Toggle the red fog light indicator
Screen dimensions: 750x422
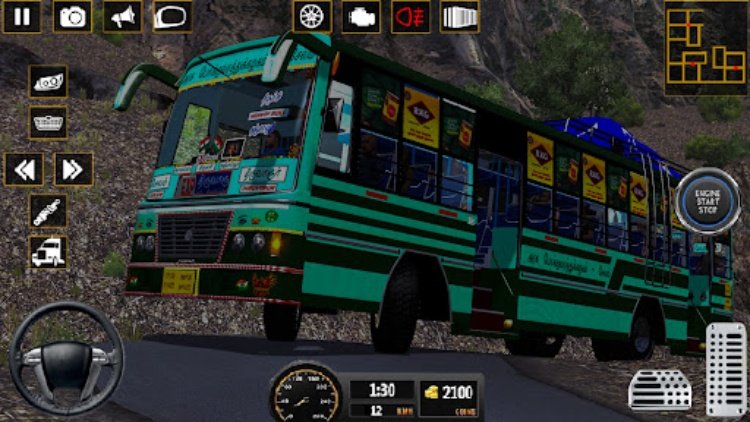pyautogui.click(x=410, y=16)
